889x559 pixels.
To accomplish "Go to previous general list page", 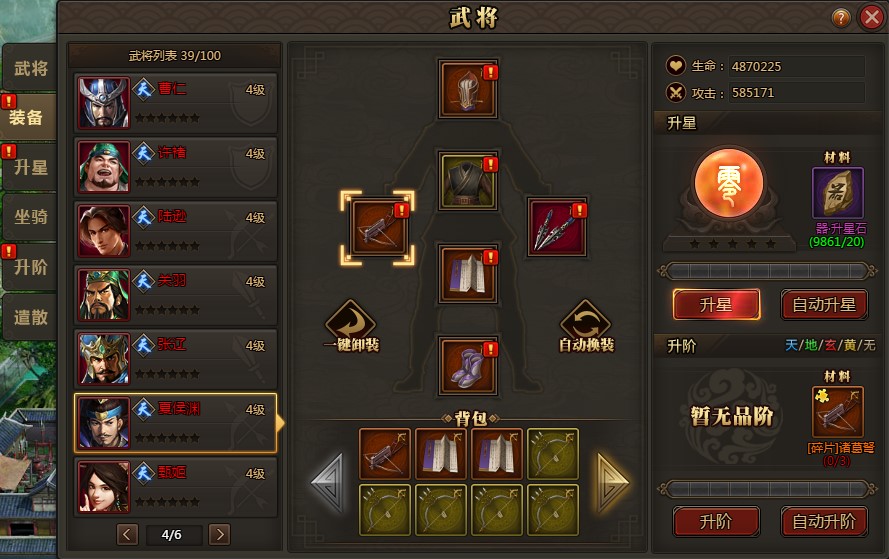I will [x=127, y=534].
